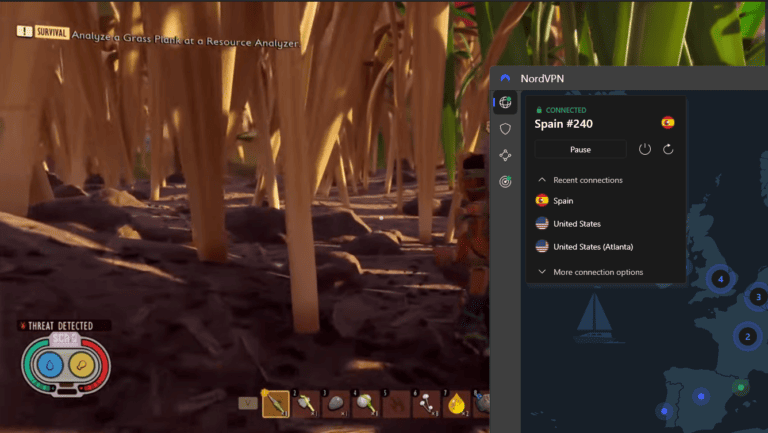Pick the yellow sap droplet hotbar slot

pos(457,404)
